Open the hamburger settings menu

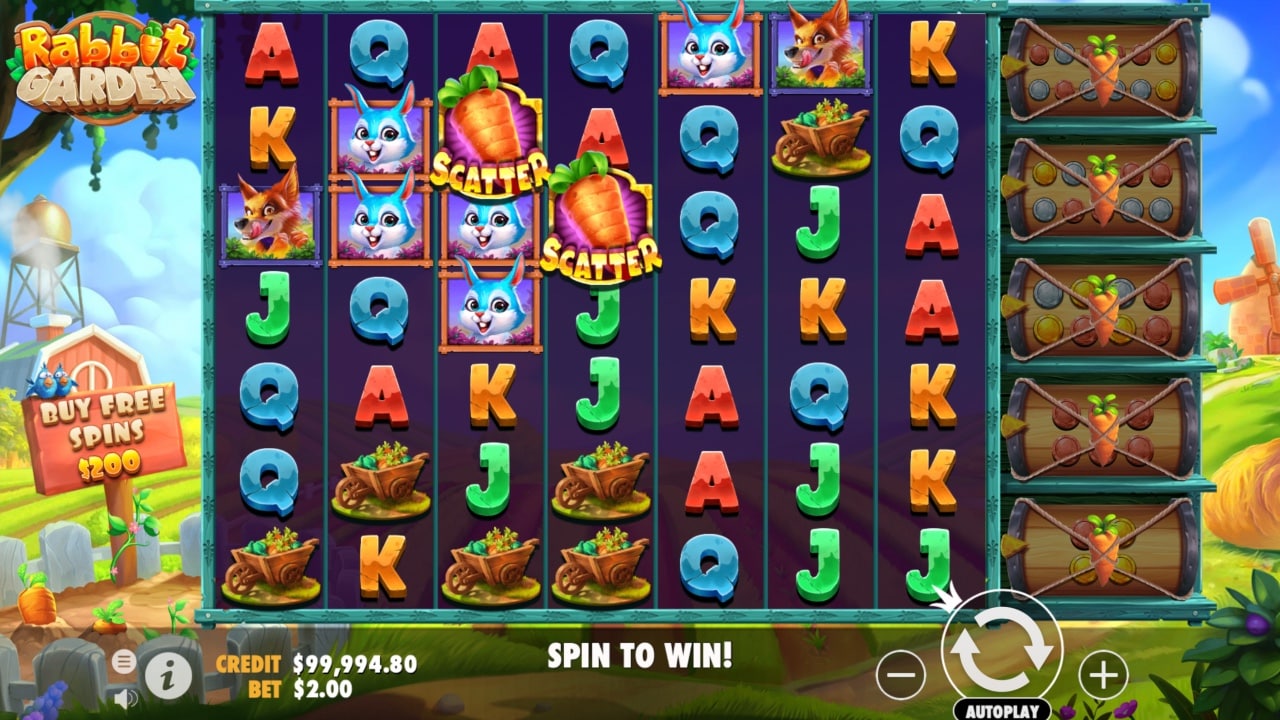click(x=123, y=661)
